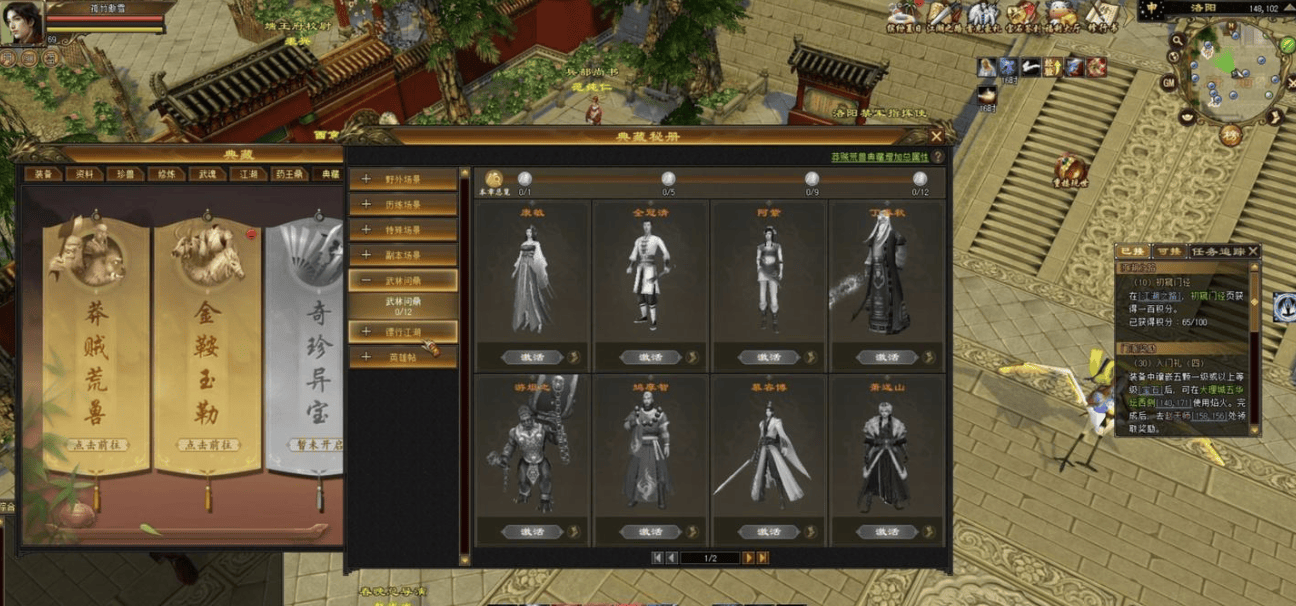This screenshot has height=606, width=1296.
Task: Expand the 特殊场景 category
Action: point(403,230)
